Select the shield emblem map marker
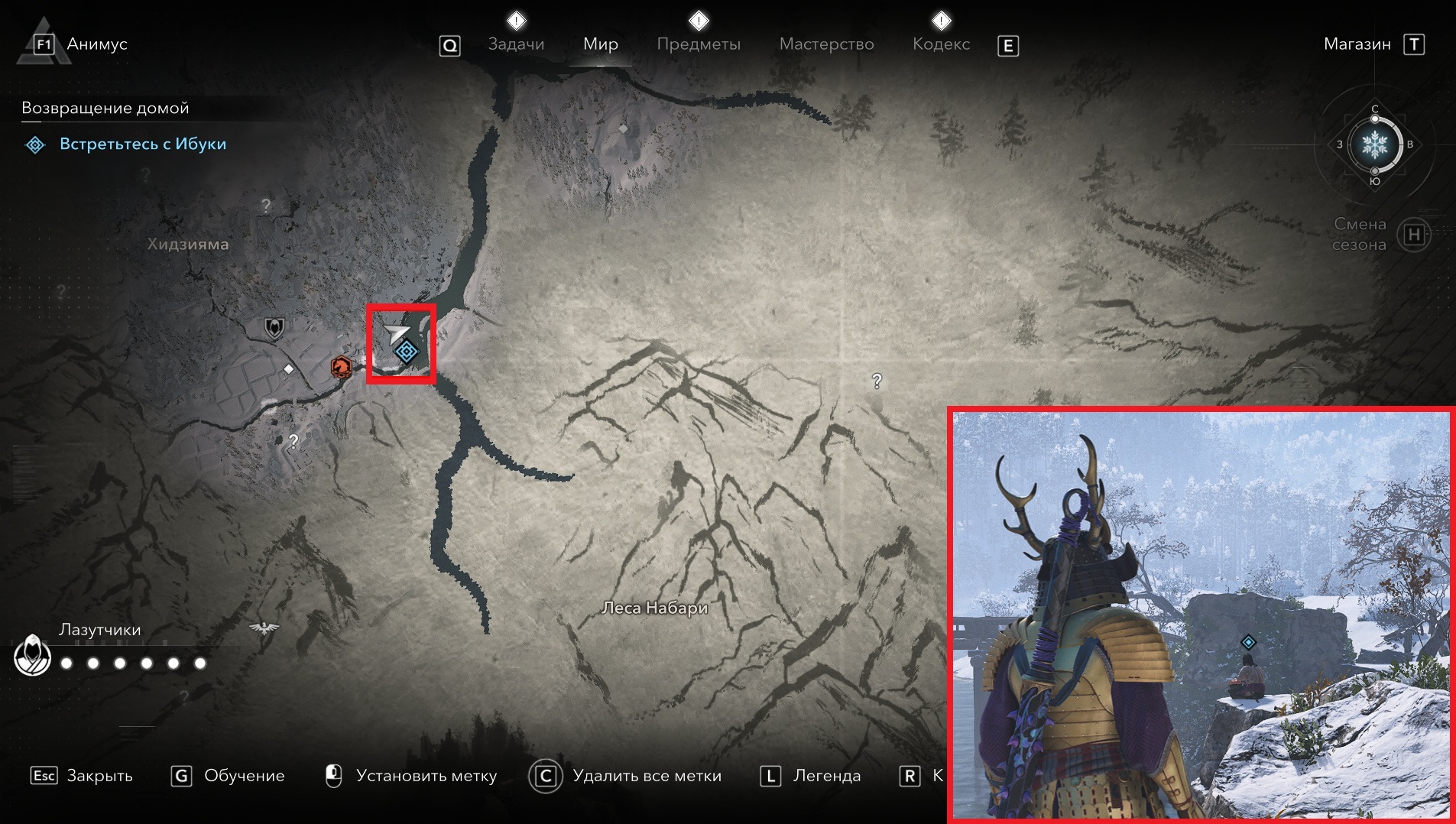Viewport: 1456px width, 824px height. (274, 328)
